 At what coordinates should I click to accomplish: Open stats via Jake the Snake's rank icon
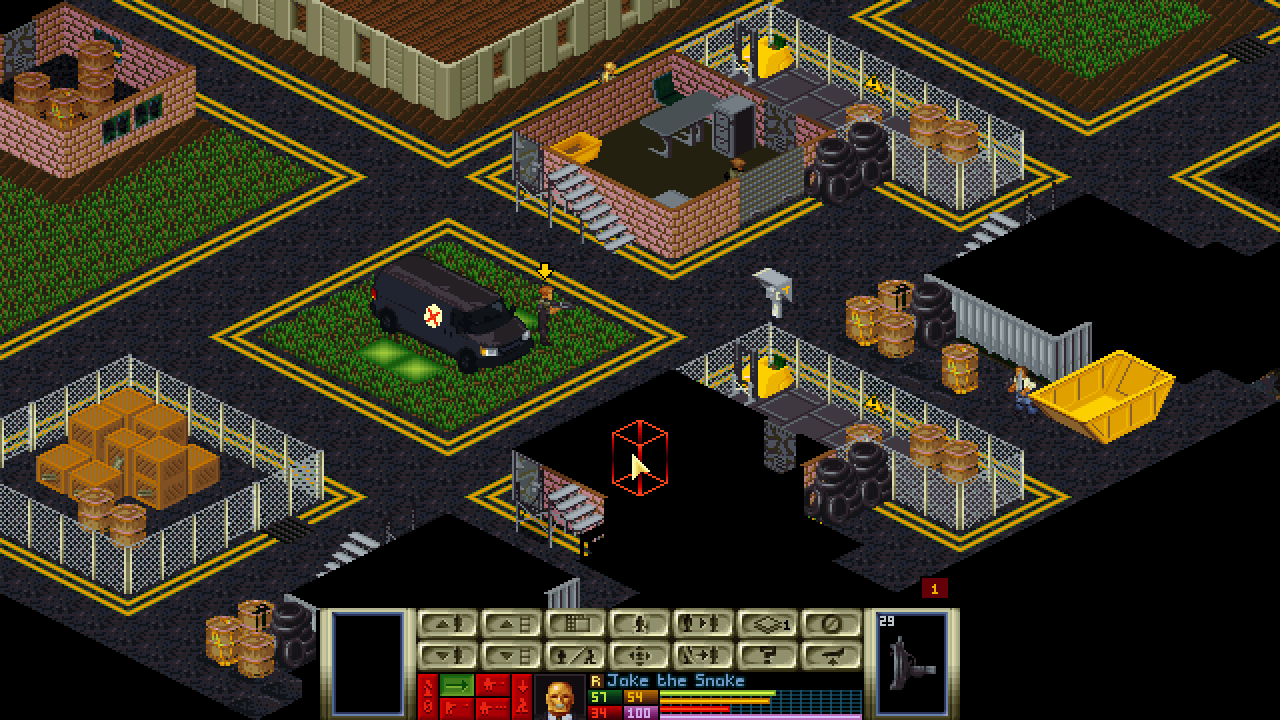coord(596,681)
